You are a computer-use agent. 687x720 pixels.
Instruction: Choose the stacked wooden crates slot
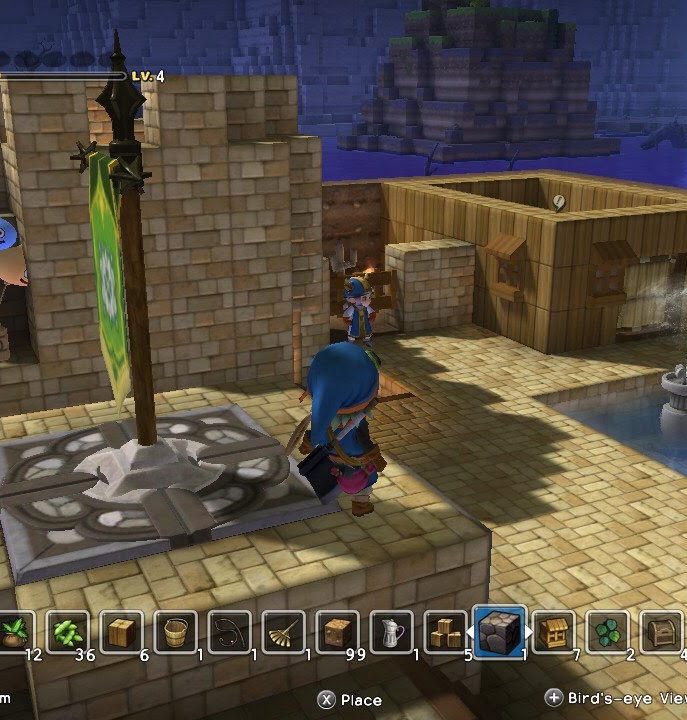[445, 632]
